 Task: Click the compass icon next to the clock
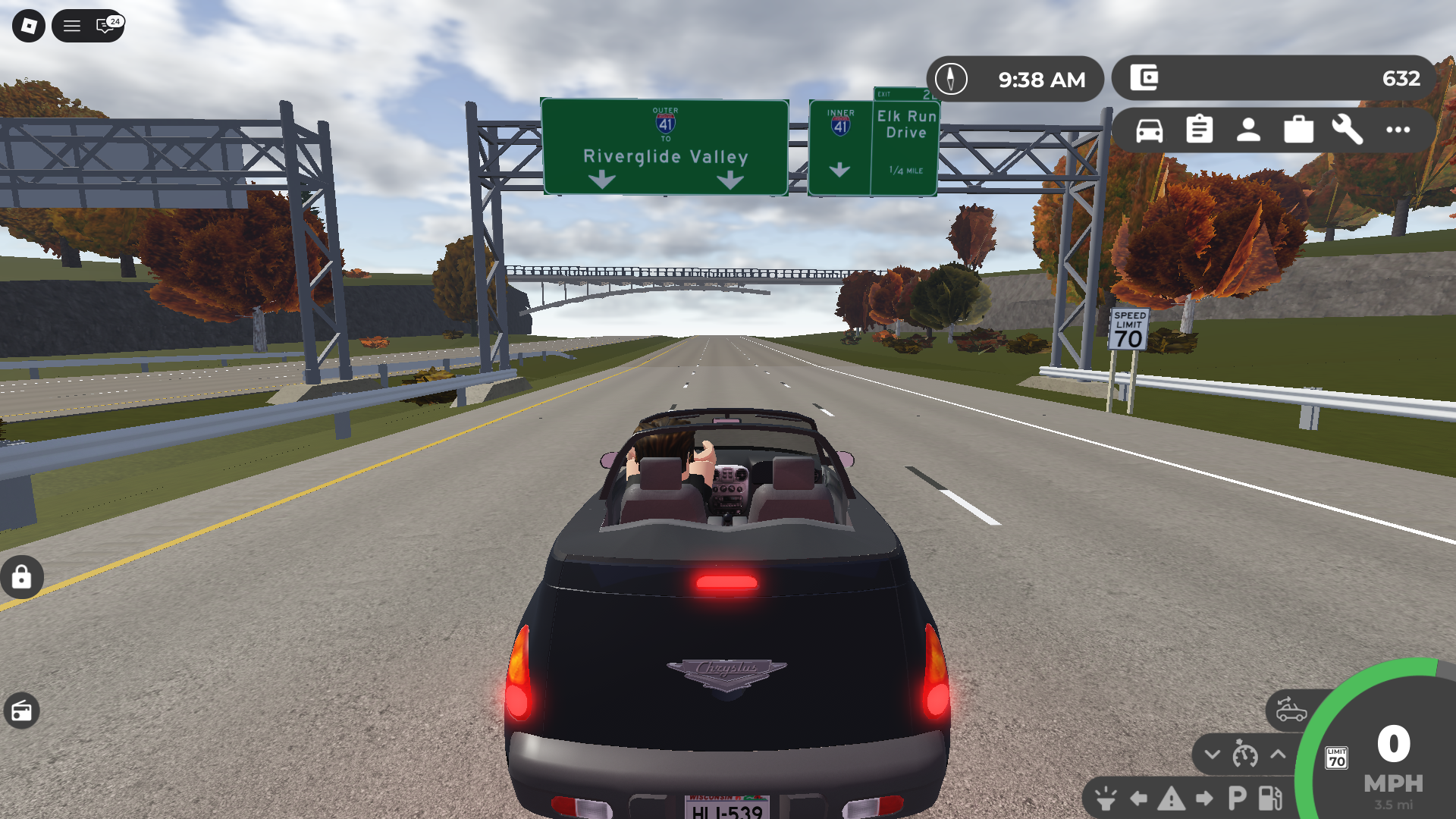(x=950, y=78)
